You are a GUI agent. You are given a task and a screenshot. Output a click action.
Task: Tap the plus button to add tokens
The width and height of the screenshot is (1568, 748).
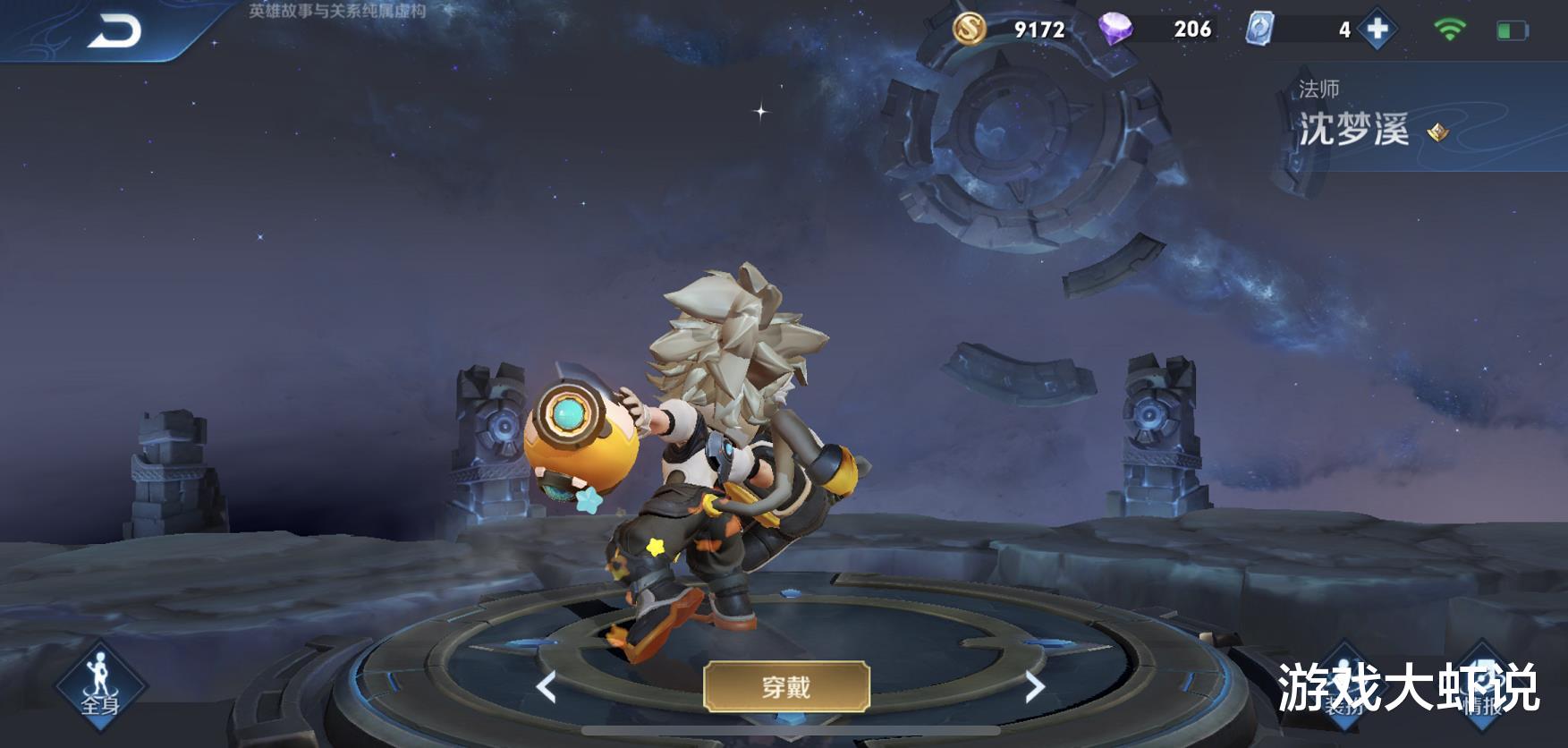point(1377,30)
